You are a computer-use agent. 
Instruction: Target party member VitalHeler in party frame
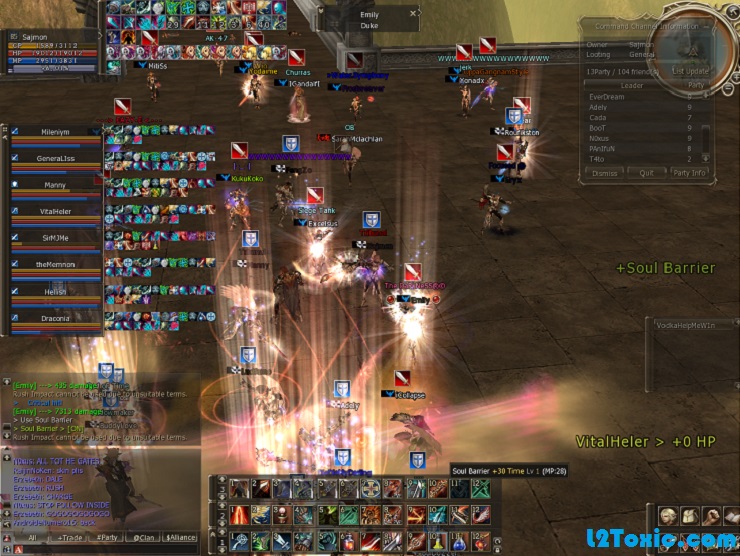(x=55, y=212)
